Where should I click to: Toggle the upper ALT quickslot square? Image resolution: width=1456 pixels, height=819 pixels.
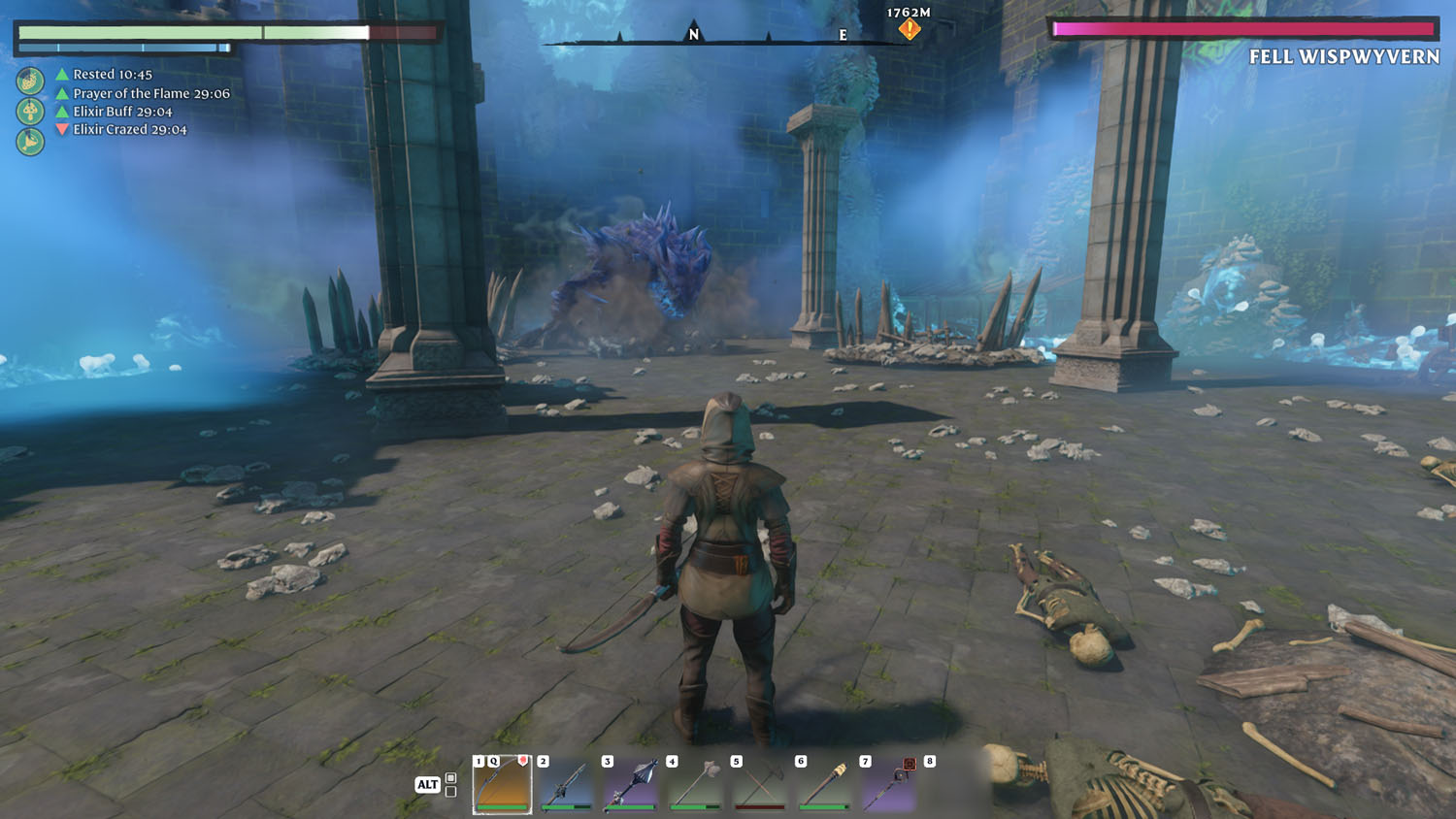point(450,776)
